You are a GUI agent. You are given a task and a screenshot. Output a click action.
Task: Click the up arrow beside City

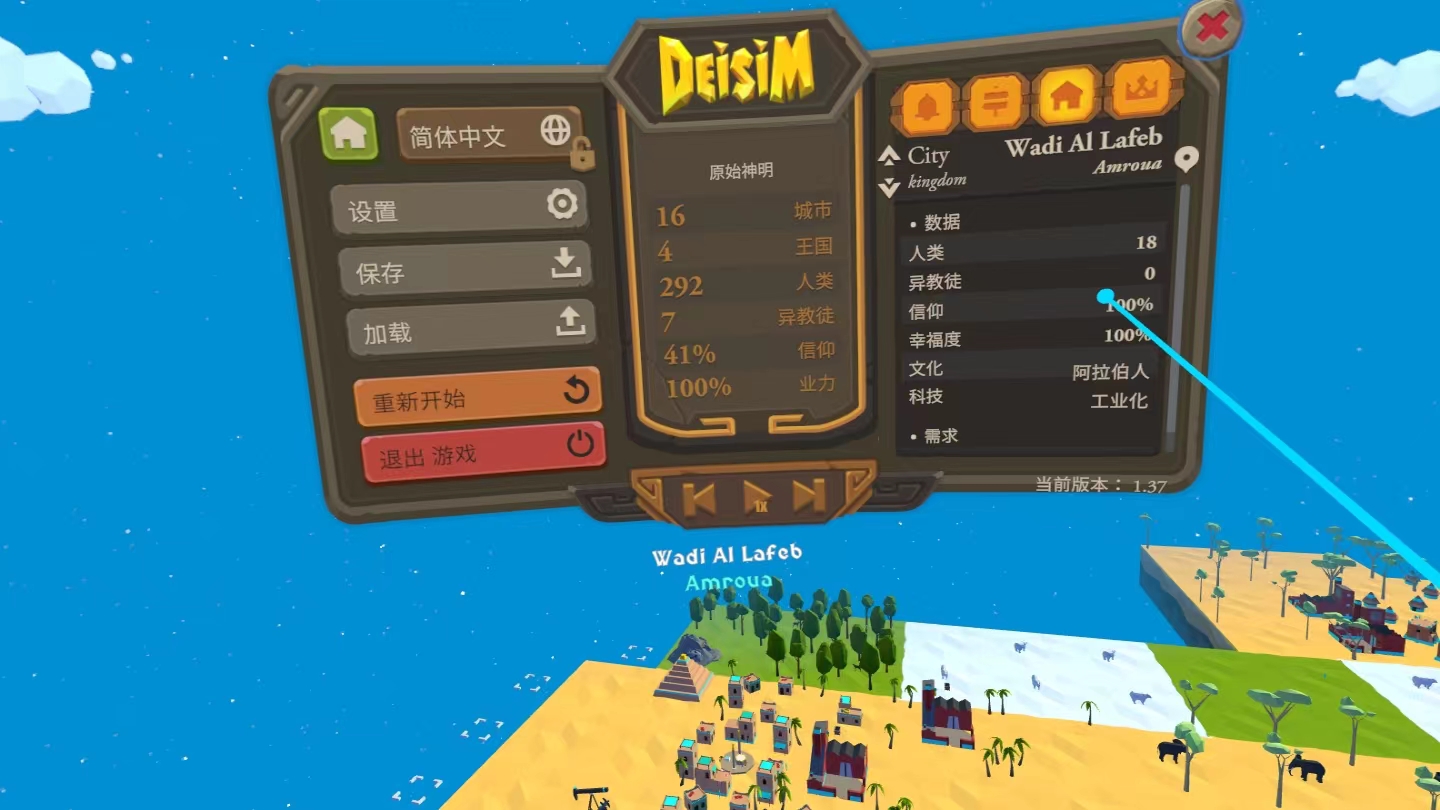click(889, 156)
